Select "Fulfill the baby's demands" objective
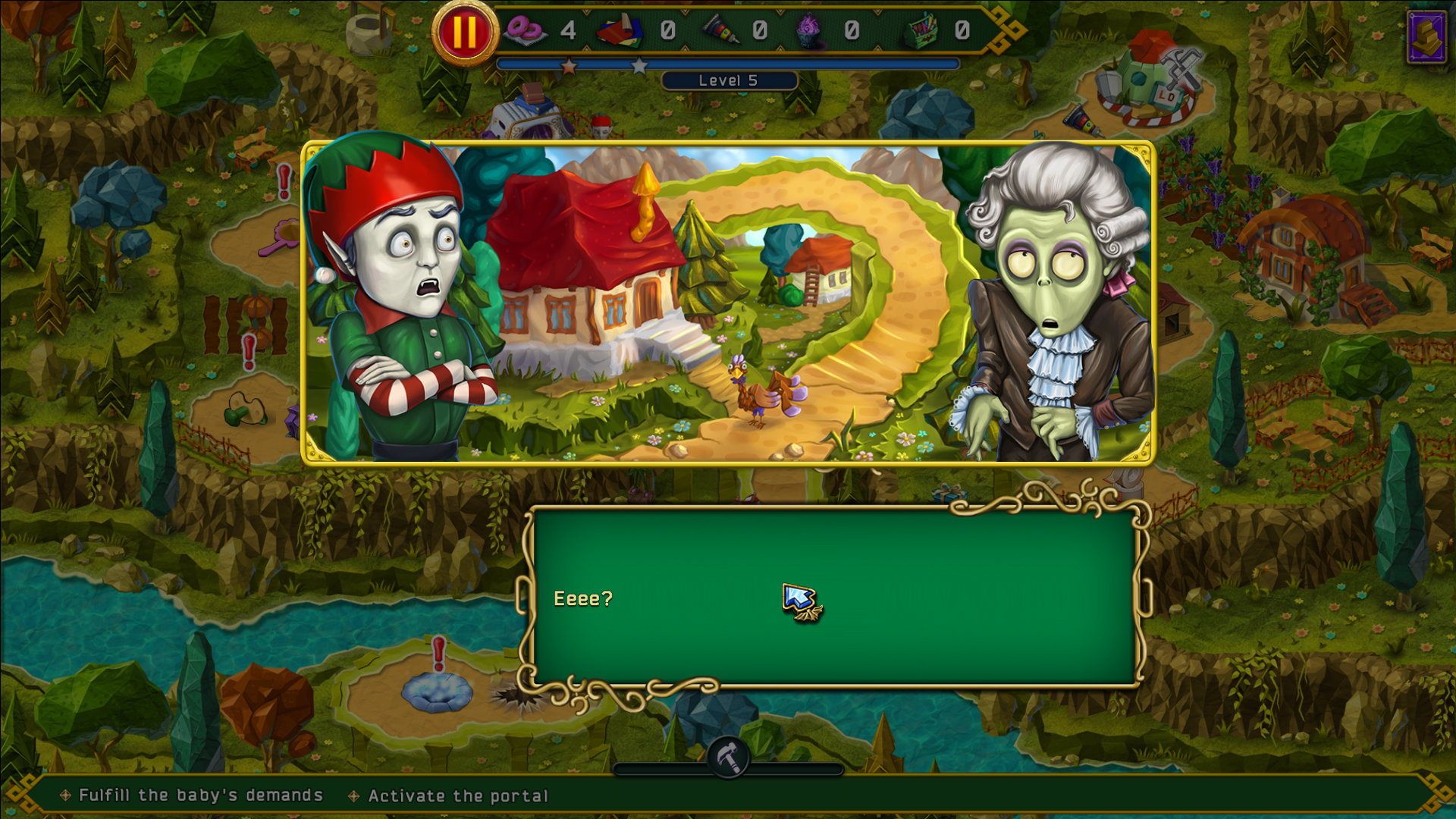 click(201, 795)
